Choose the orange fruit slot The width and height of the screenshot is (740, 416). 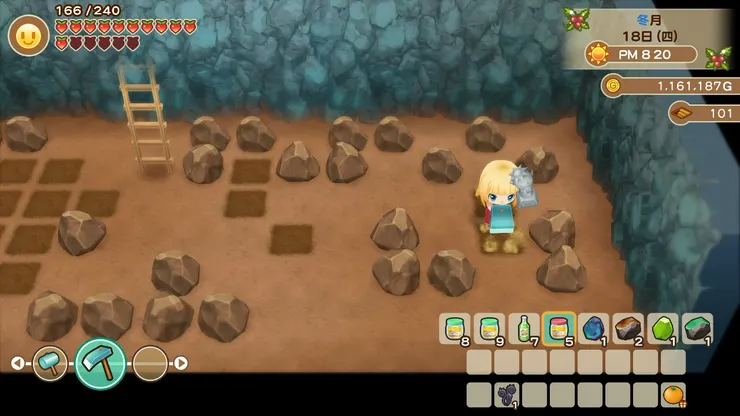(673, 394)
